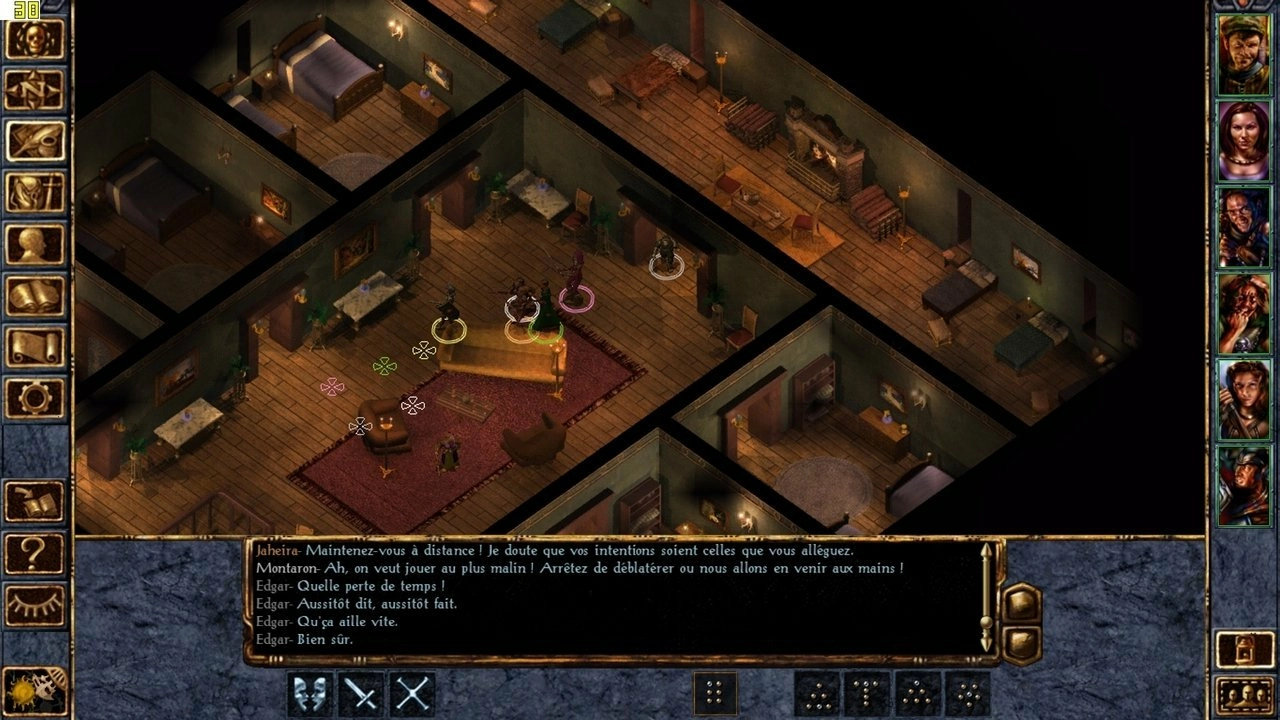Open the area map with the compass icon
Viewport: 1280px width, 720px height.
pos(35,90)
